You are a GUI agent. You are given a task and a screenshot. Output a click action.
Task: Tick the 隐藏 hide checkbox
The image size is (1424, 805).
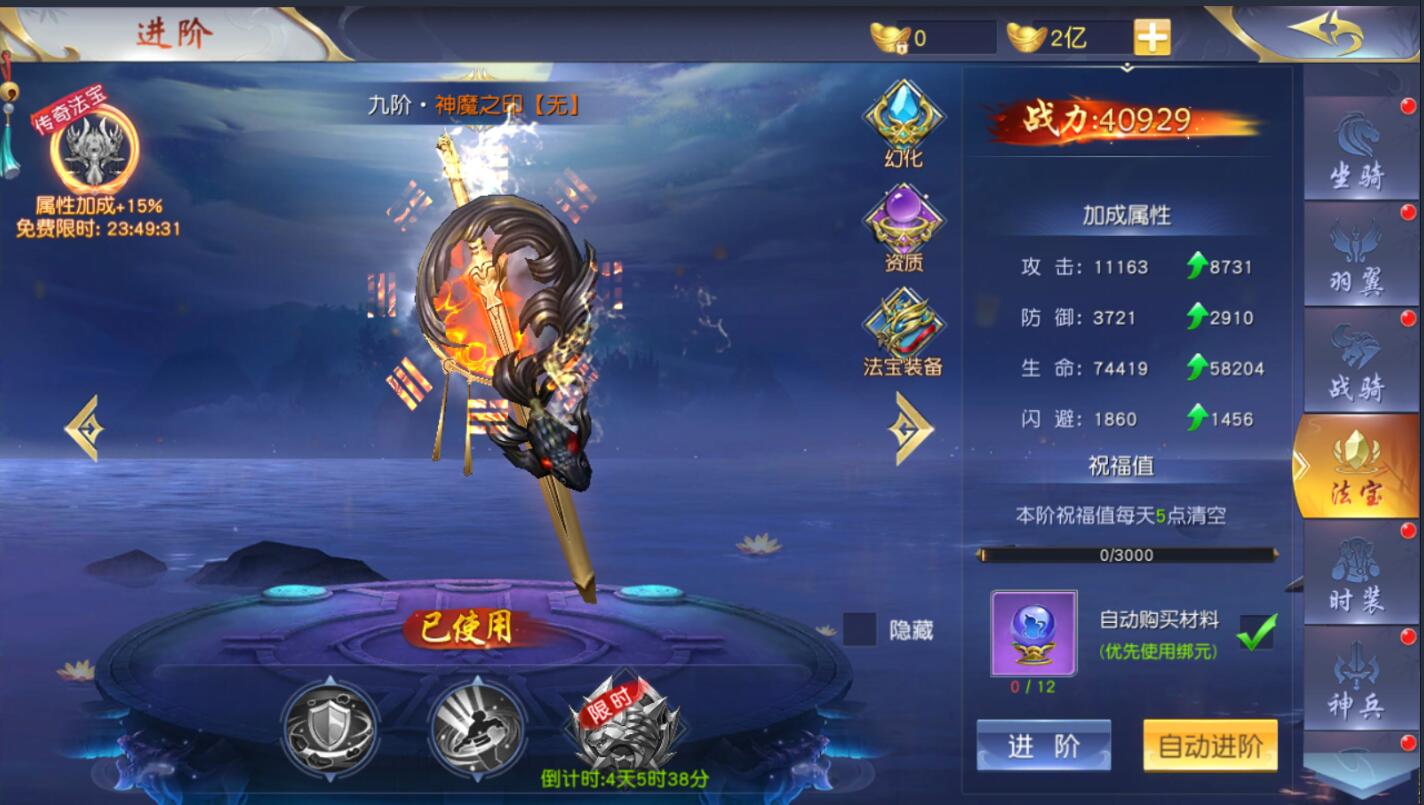(859, 630)
